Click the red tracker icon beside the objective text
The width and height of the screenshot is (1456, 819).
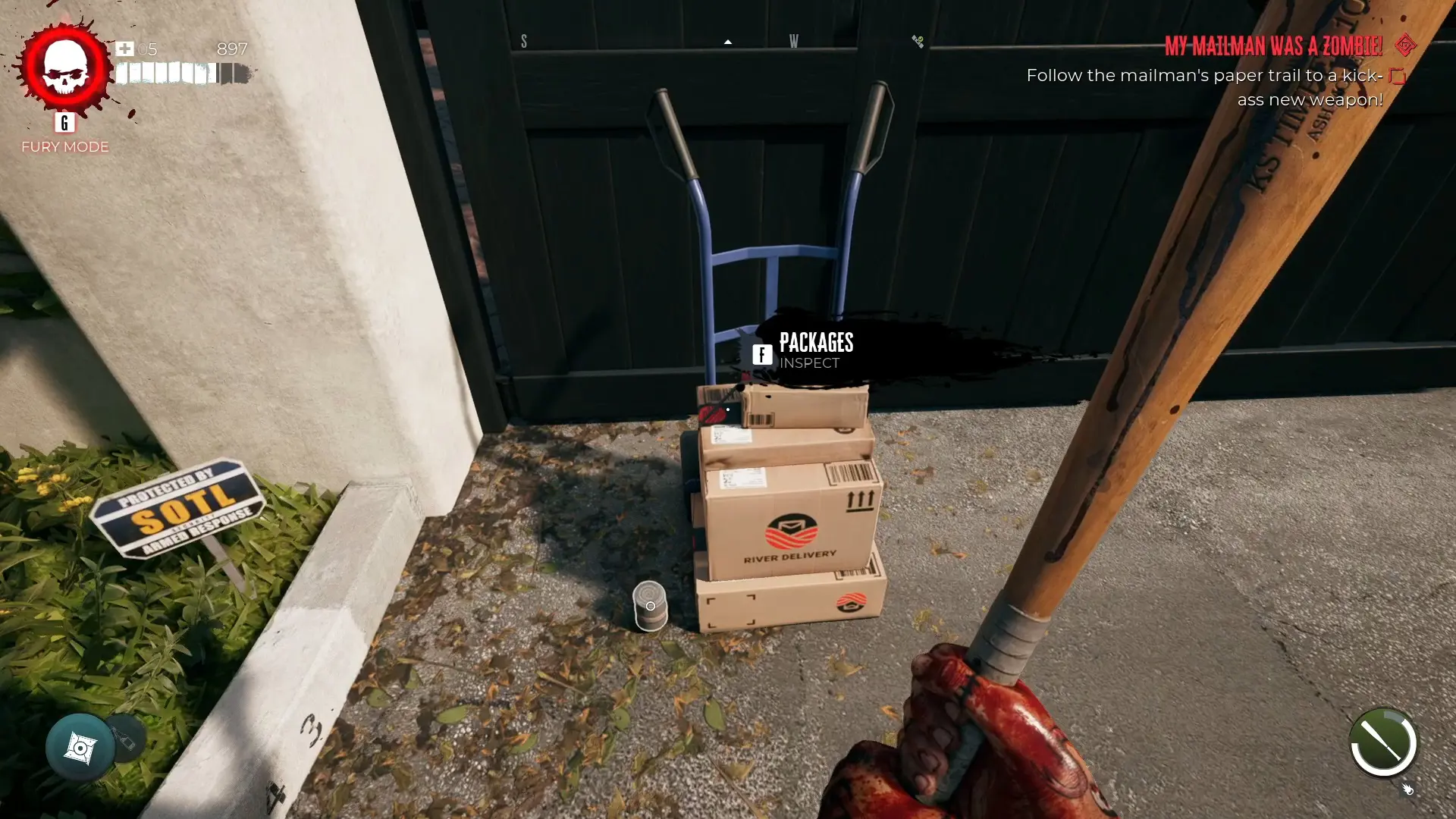1398,76
